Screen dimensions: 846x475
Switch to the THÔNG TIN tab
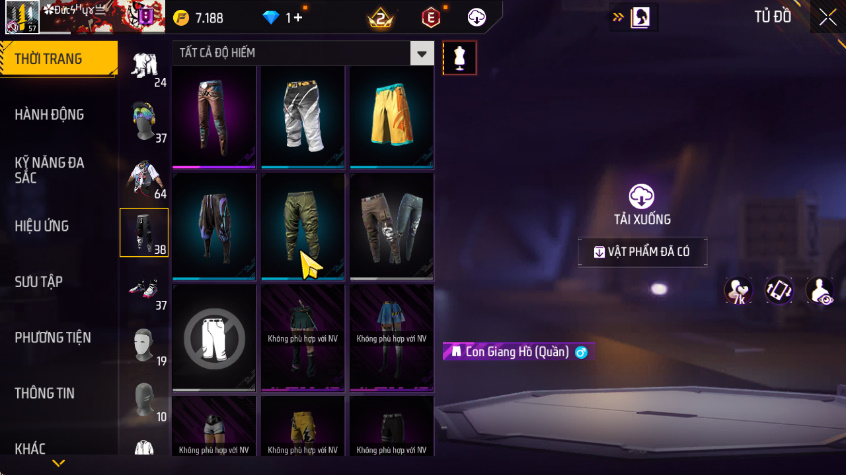pos(45,393)
